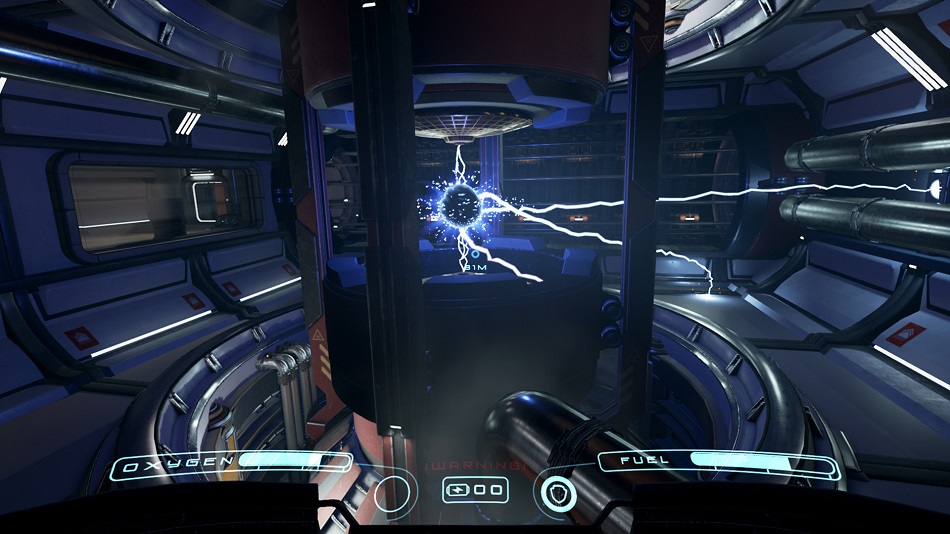Screen dimensions: 950x534
Task: Select the shield emblem HUD icon
Action: pyautogui.click(x=555, y=492)
